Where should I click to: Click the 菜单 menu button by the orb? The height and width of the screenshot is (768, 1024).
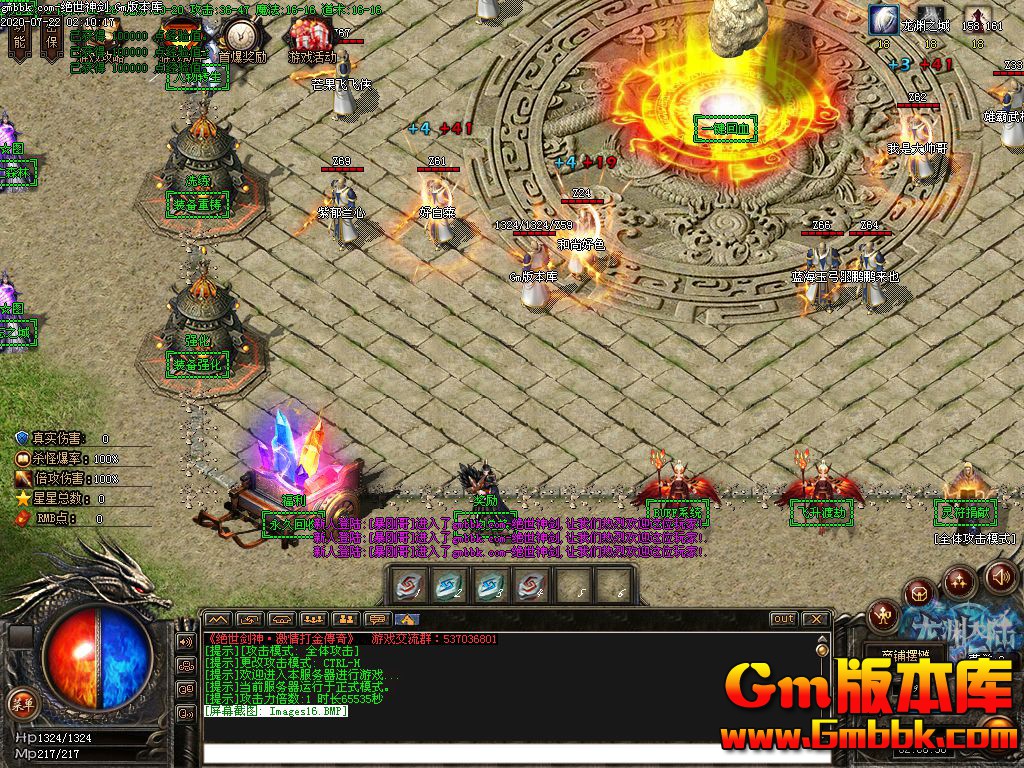[22, 702]
